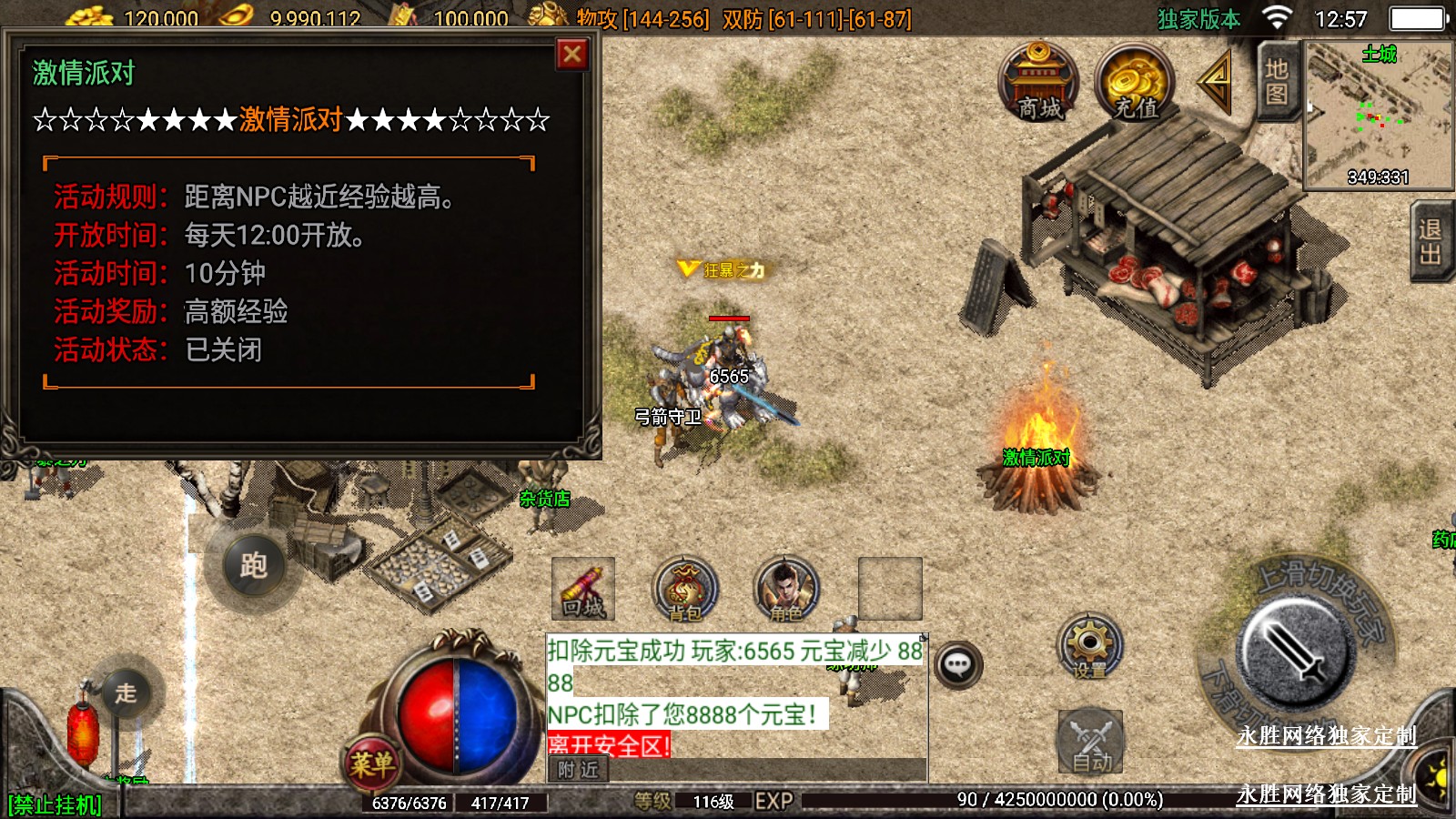Open the 设置 settings gear
This screenshot has height=819, width=1456.
click(1089, 646)
